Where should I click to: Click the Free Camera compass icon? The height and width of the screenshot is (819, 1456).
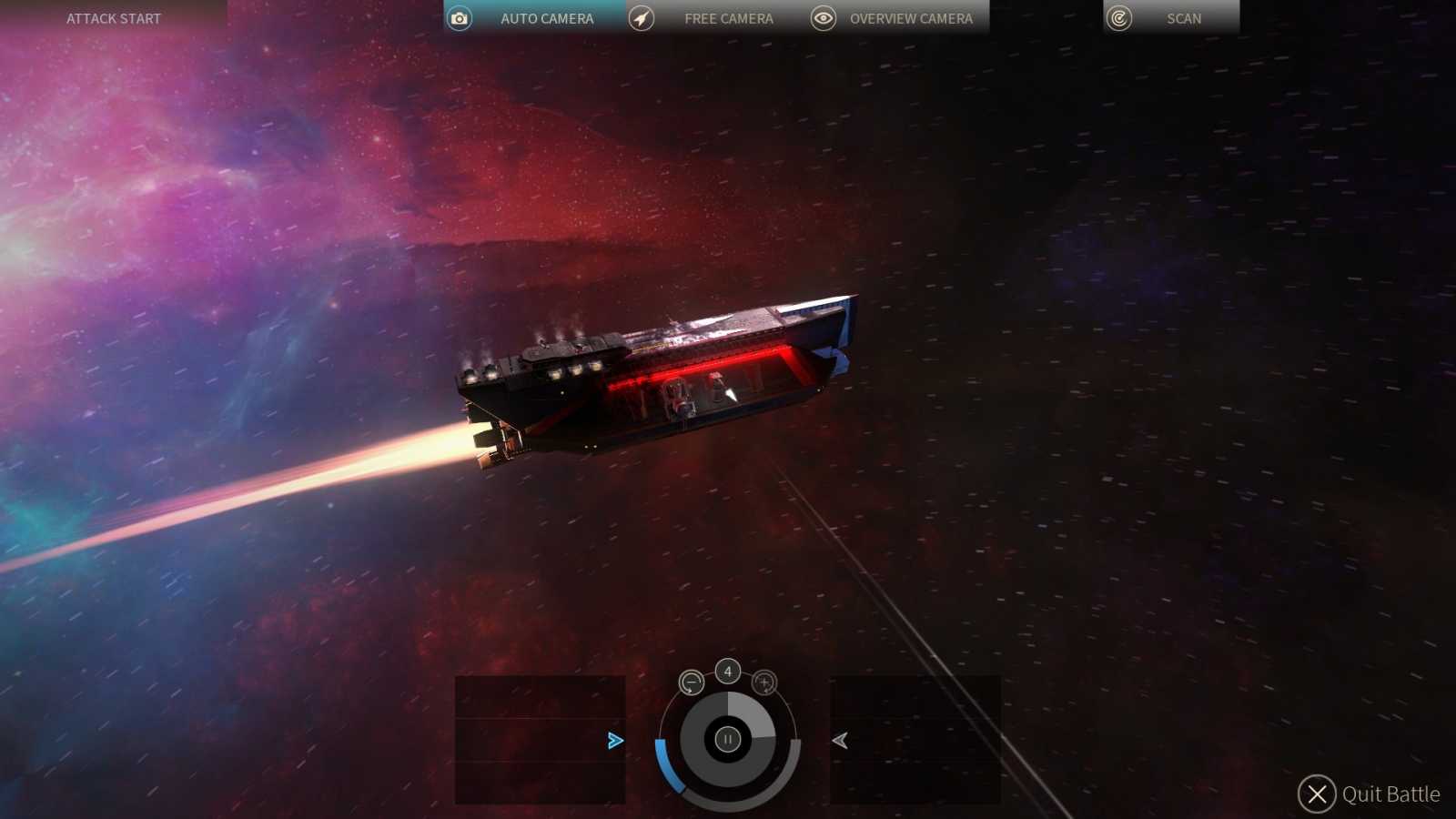(642, 17)
